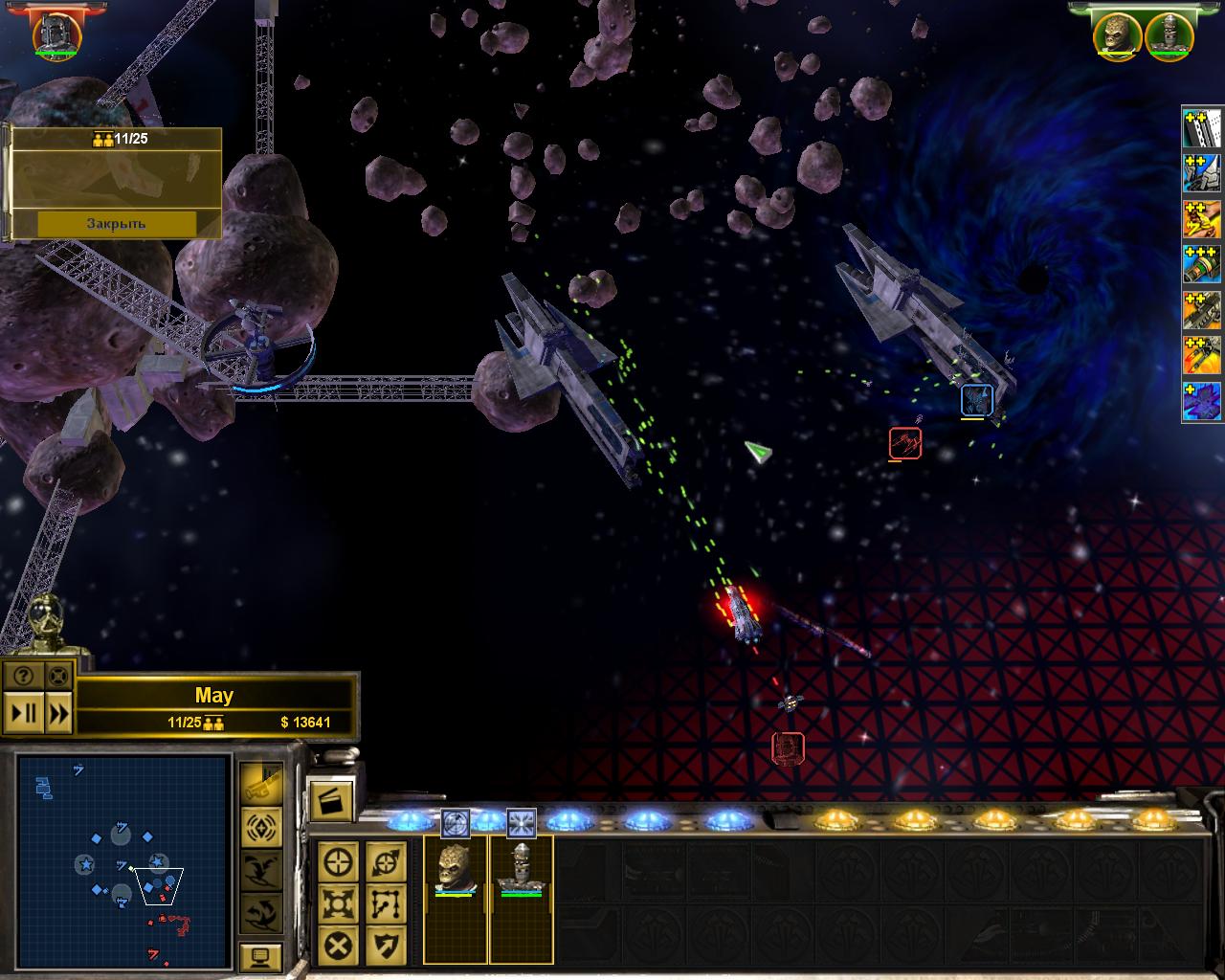Open the cinematic clapperboard view

[331, 800]
